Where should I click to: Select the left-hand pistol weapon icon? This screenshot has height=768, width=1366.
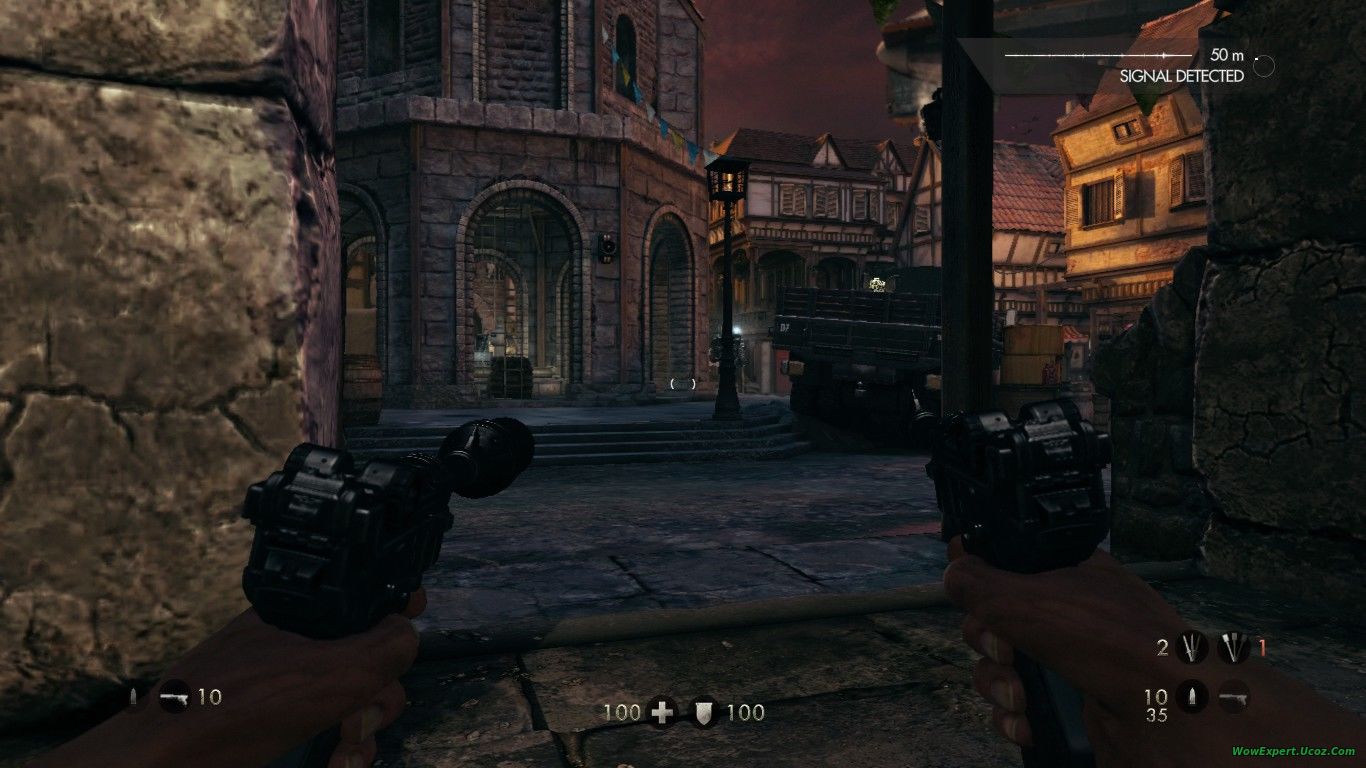click(174, 696)
